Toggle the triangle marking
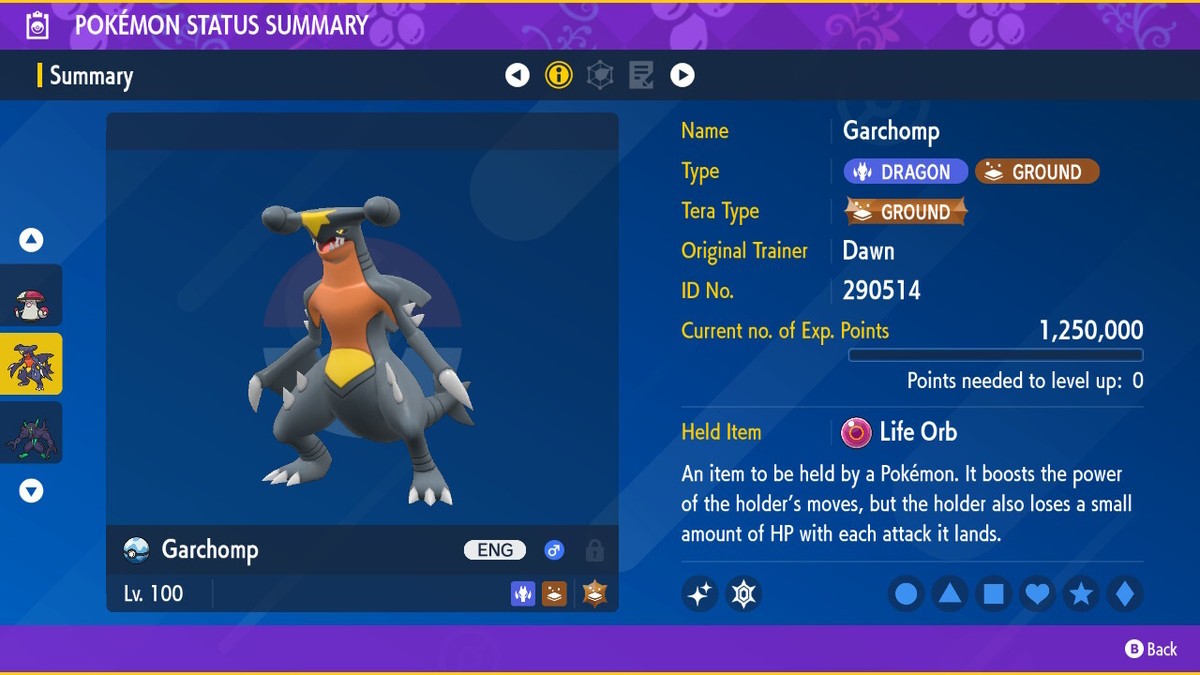 tap(950, 595)
